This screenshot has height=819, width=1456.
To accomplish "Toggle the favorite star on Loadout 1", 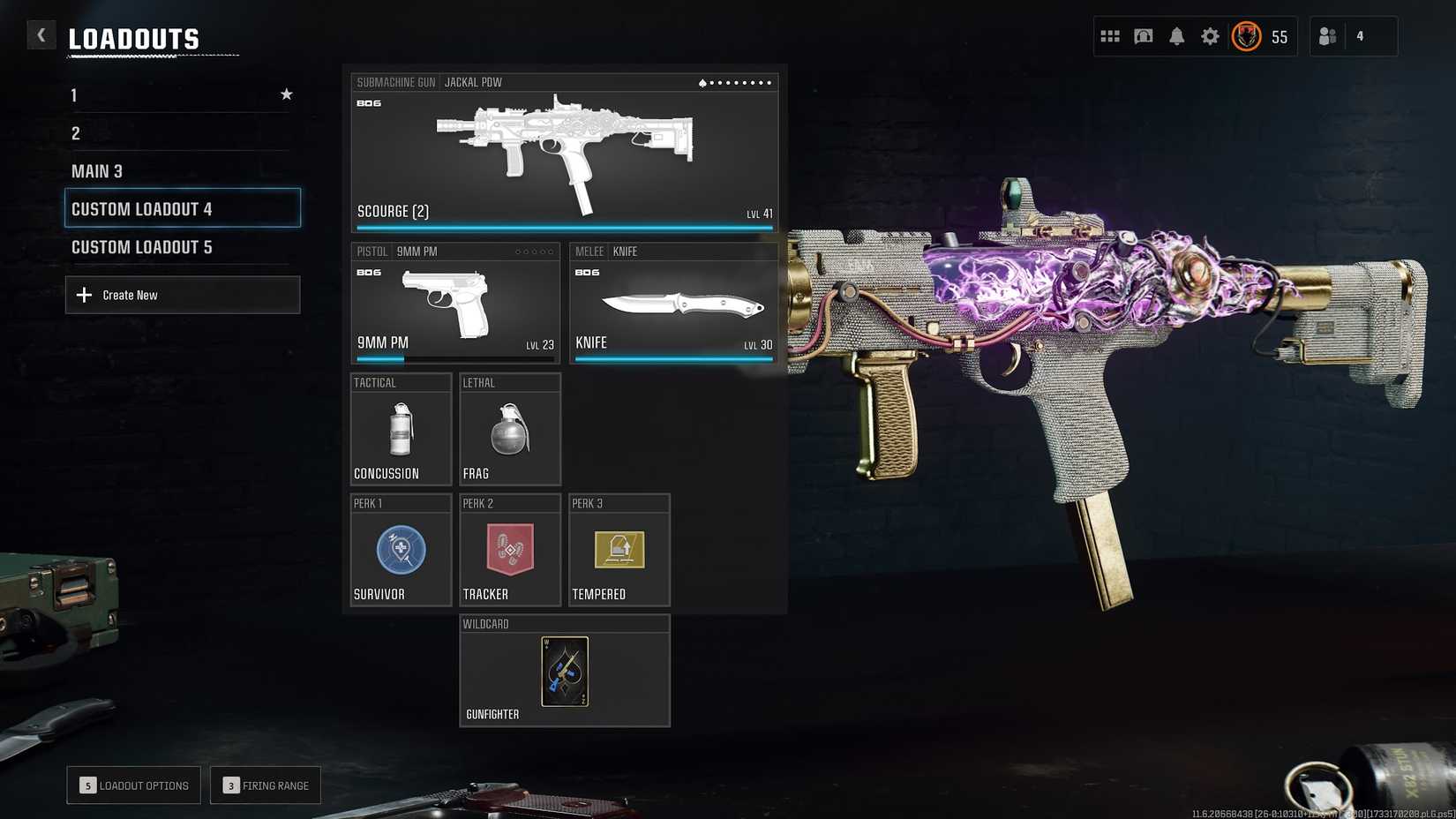I will point(286,94).
